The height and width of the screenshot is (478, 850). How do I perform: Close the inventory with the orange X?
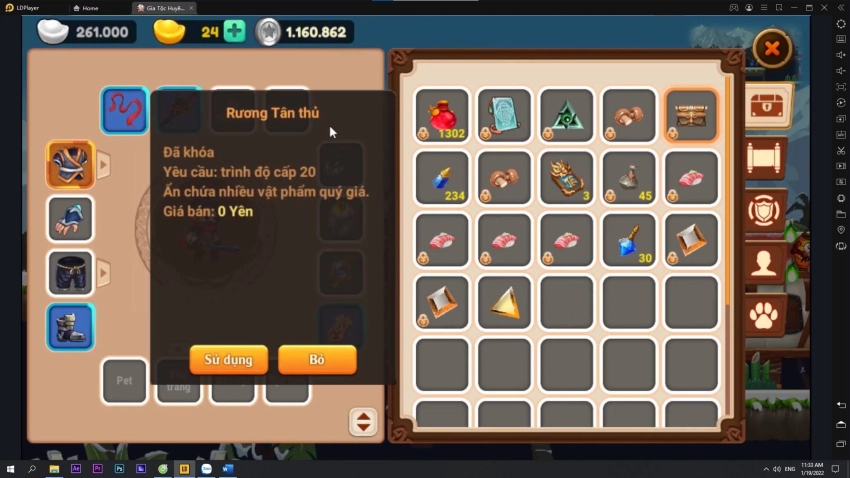772,47
